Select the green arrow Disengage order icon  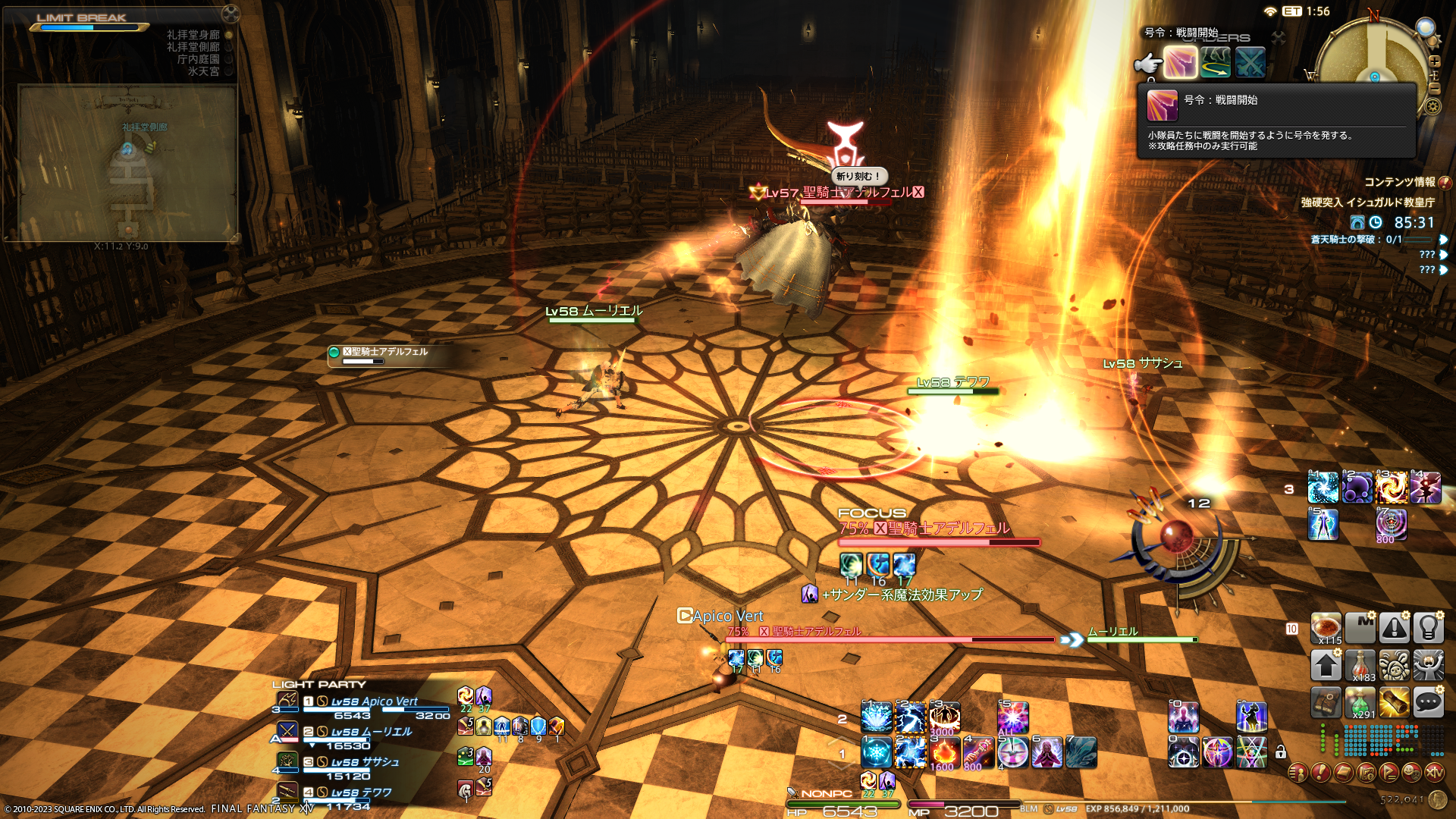click(x=1215, y=63)
